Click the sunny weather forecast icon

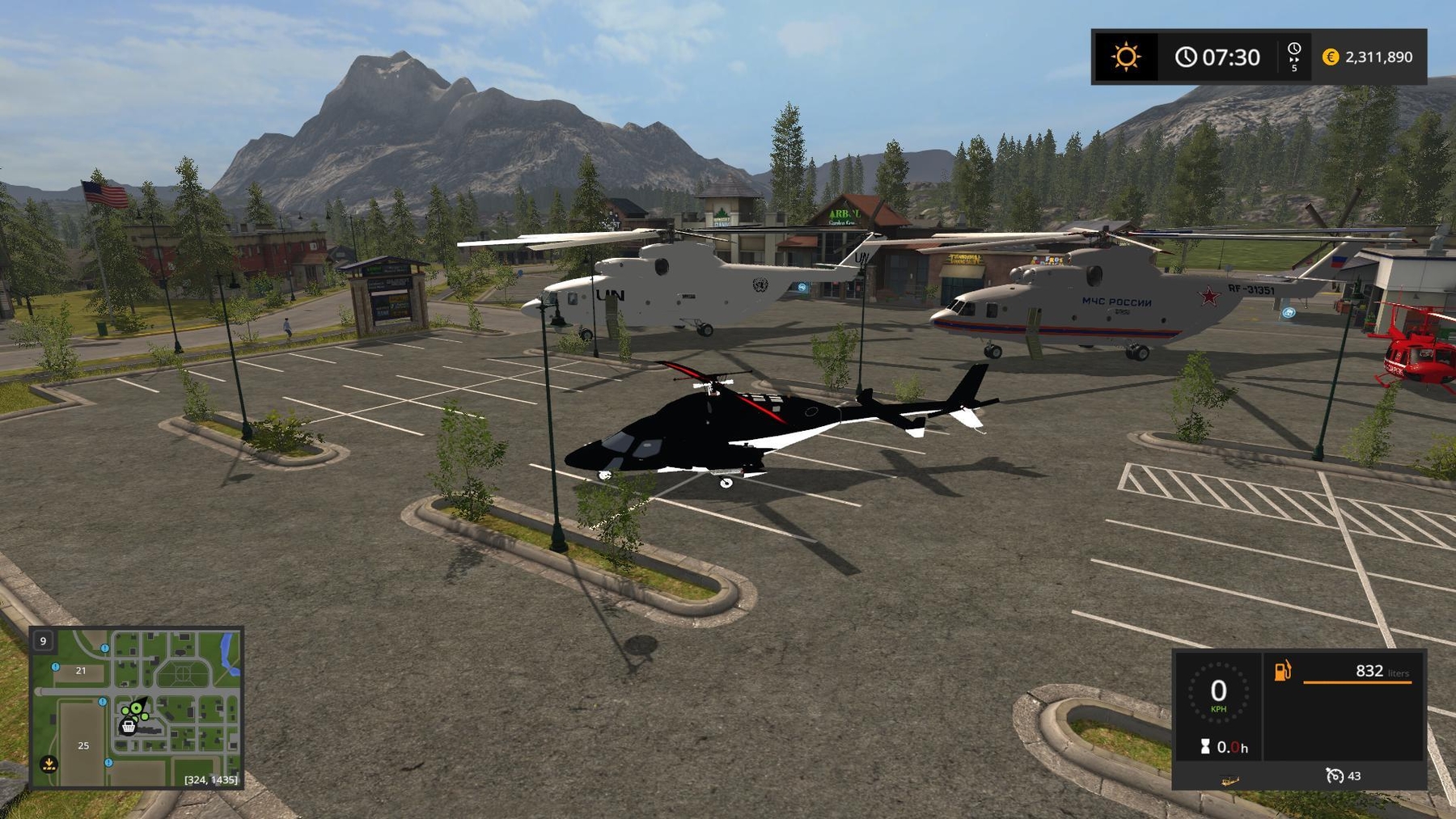pos(1125,57)
